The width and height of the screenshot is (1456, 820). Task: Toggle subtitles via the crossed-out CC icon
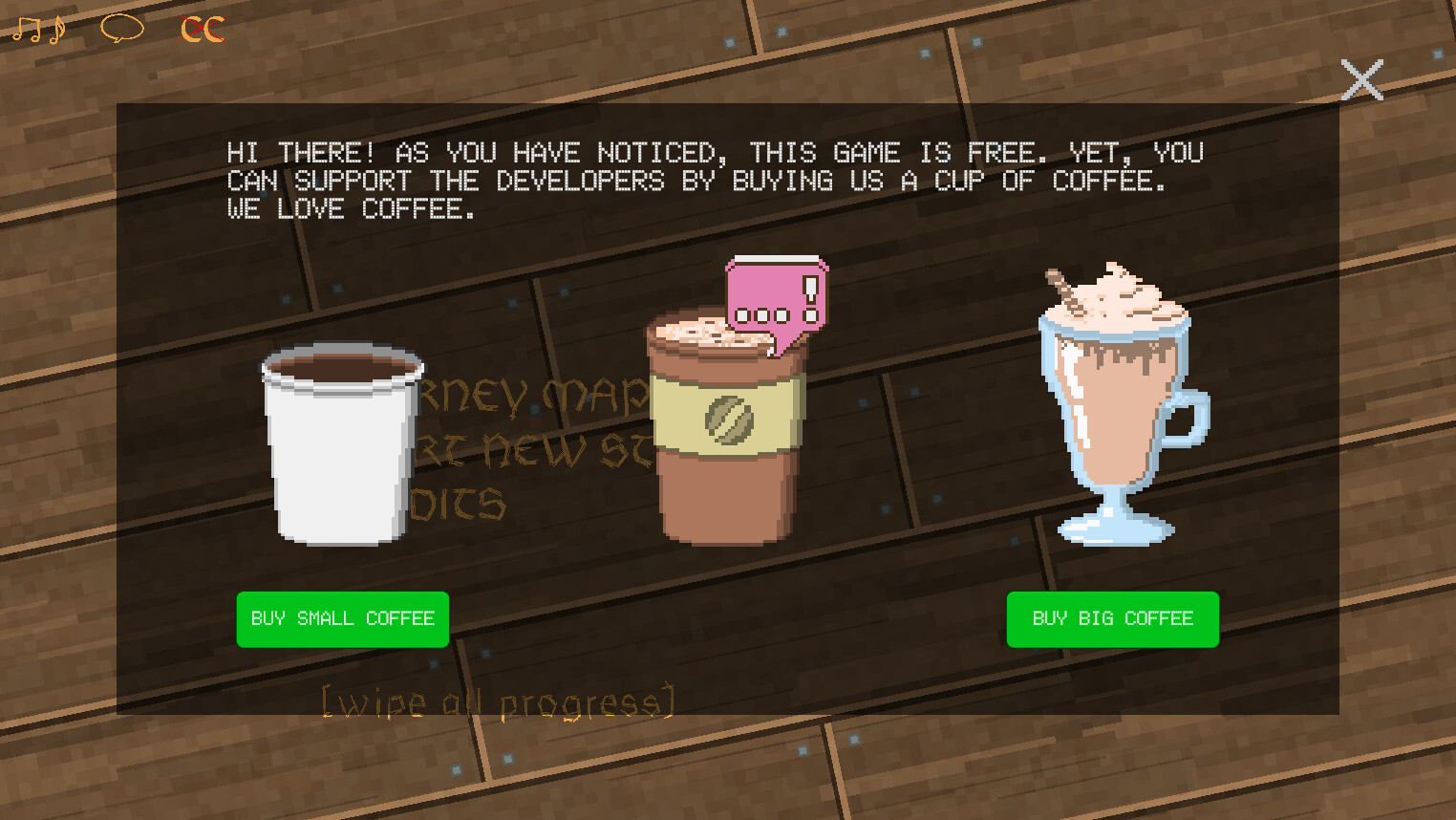[201, 29]
